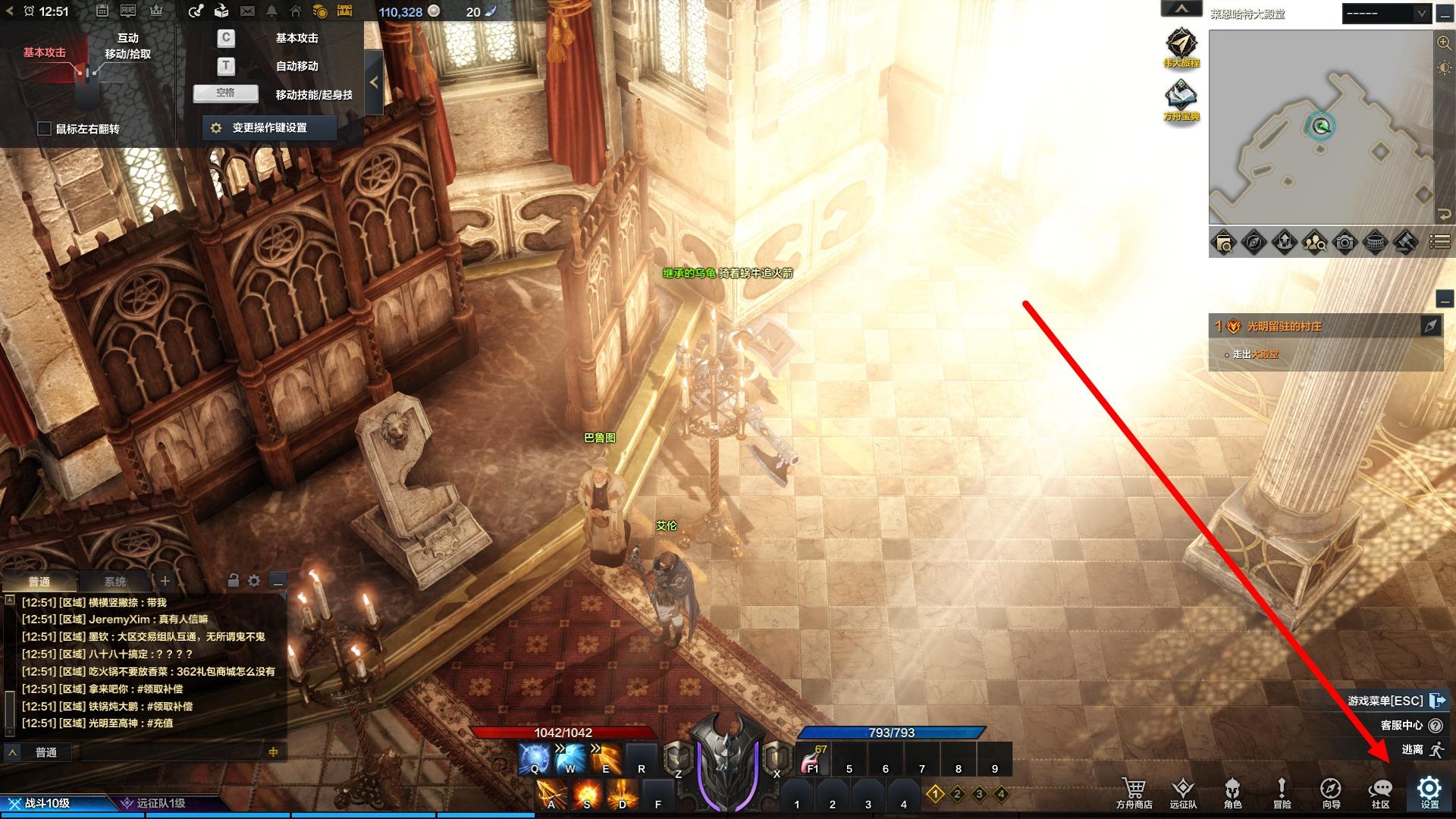
Task: Open the 方舟商店 shop
Action: tap(1134, 792)
